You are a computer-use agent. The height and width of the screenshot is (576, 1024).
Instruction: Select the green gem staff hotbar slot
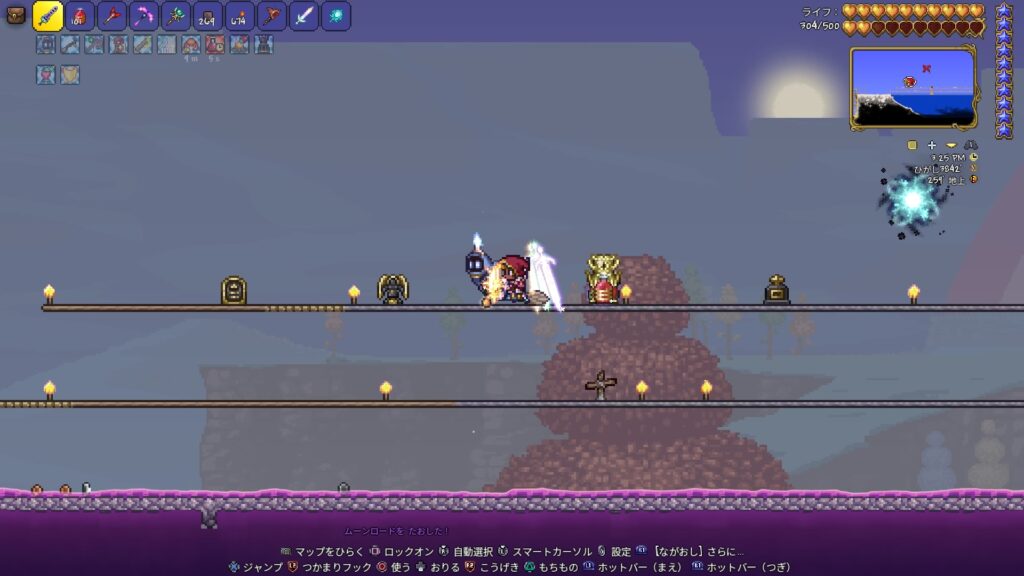pos(176,16)
